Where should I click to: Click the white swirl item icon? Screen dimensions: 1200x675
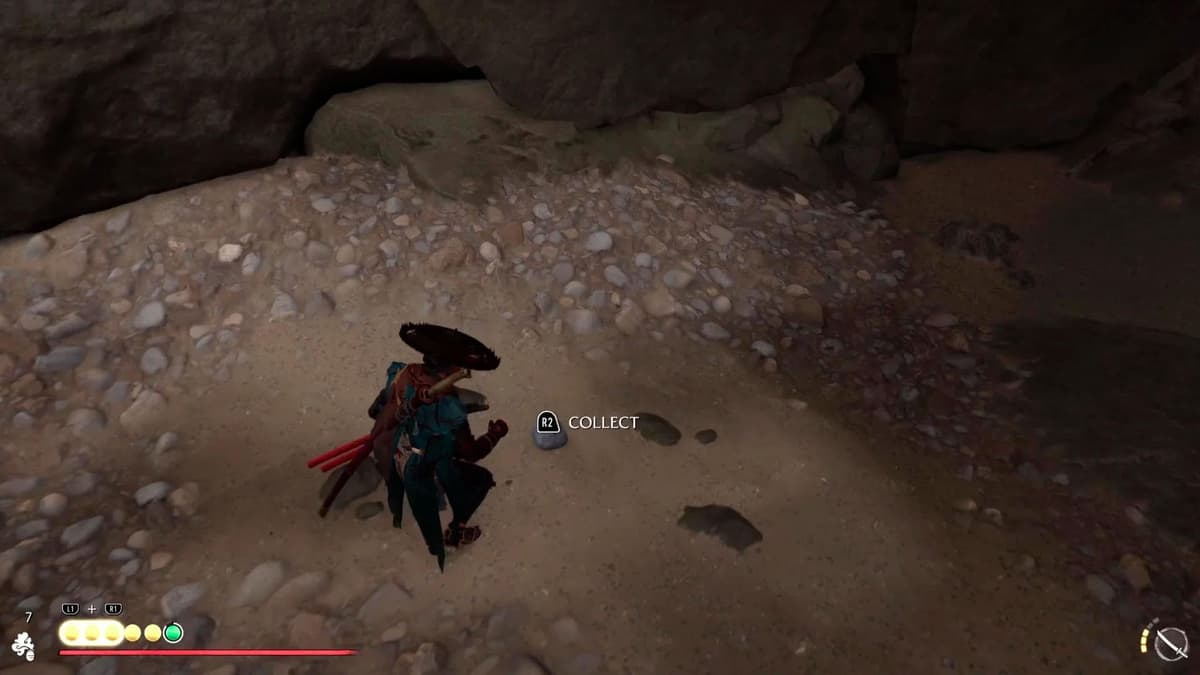(x=23, y=647)
